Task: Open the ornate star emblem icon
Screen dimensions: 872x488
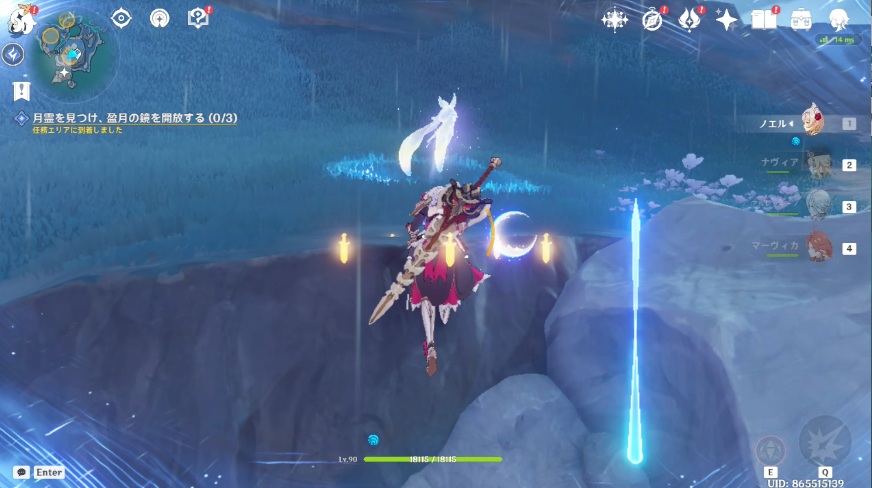Action: (x=614, y=19)
